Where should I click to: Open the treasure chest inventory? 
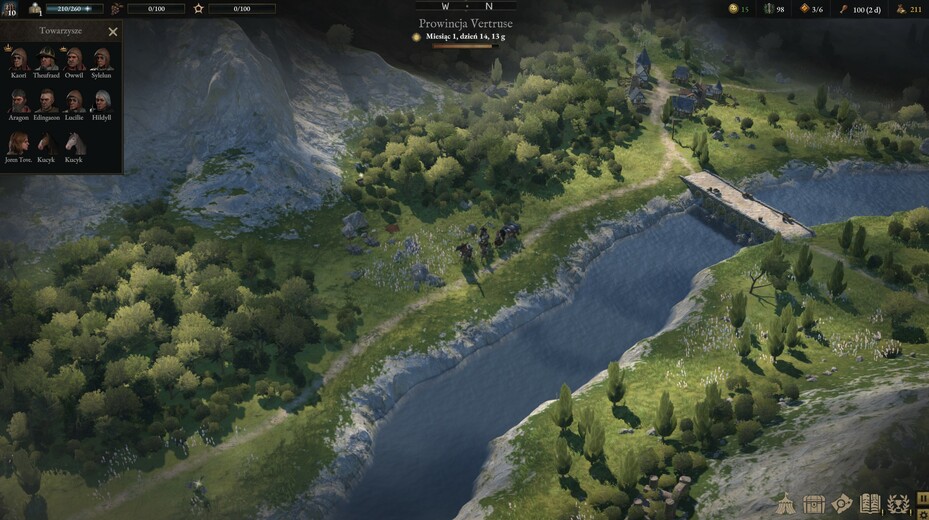pos(814,503)
